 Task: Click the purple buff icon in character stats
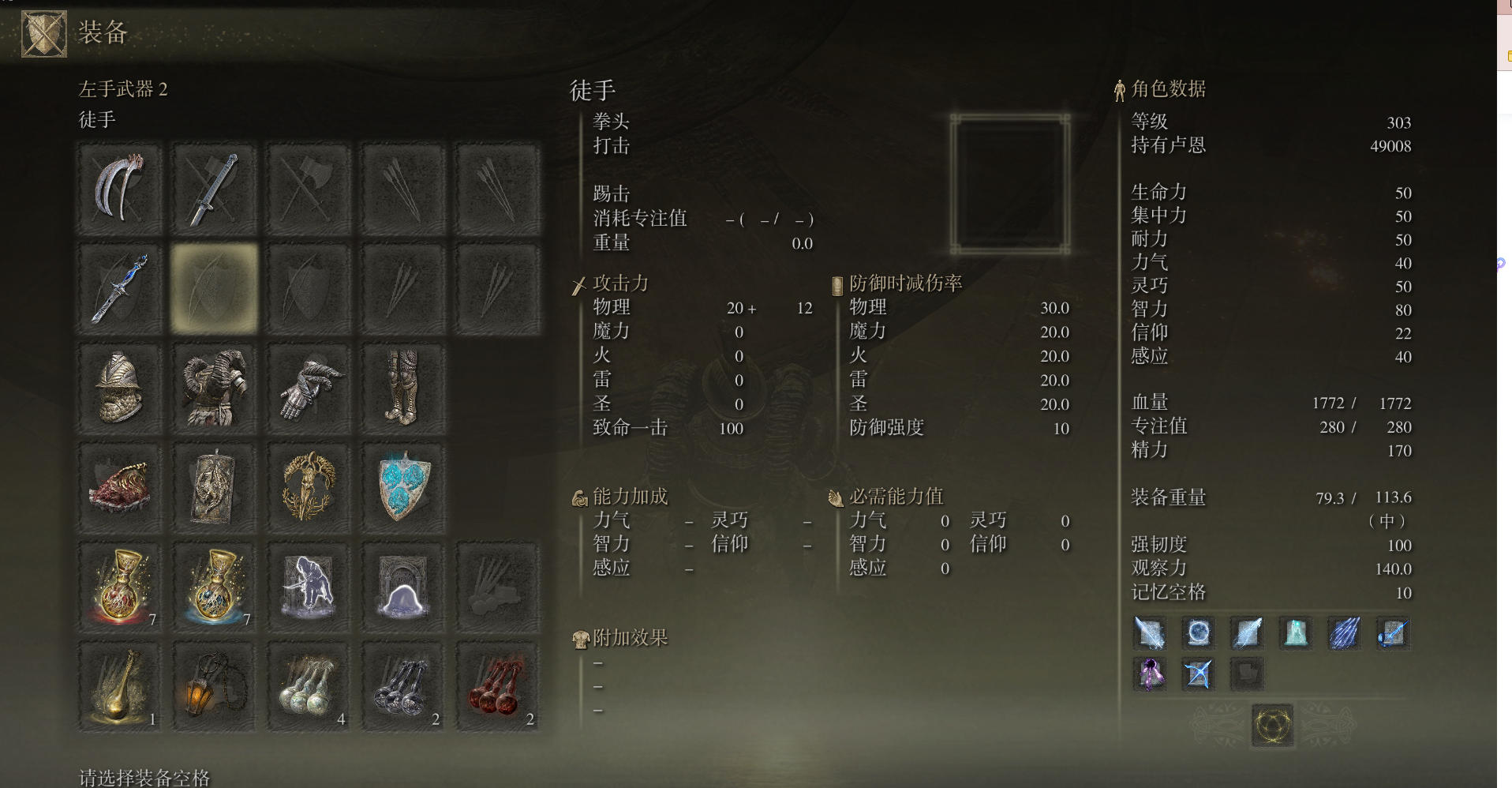pos(1150,674)
